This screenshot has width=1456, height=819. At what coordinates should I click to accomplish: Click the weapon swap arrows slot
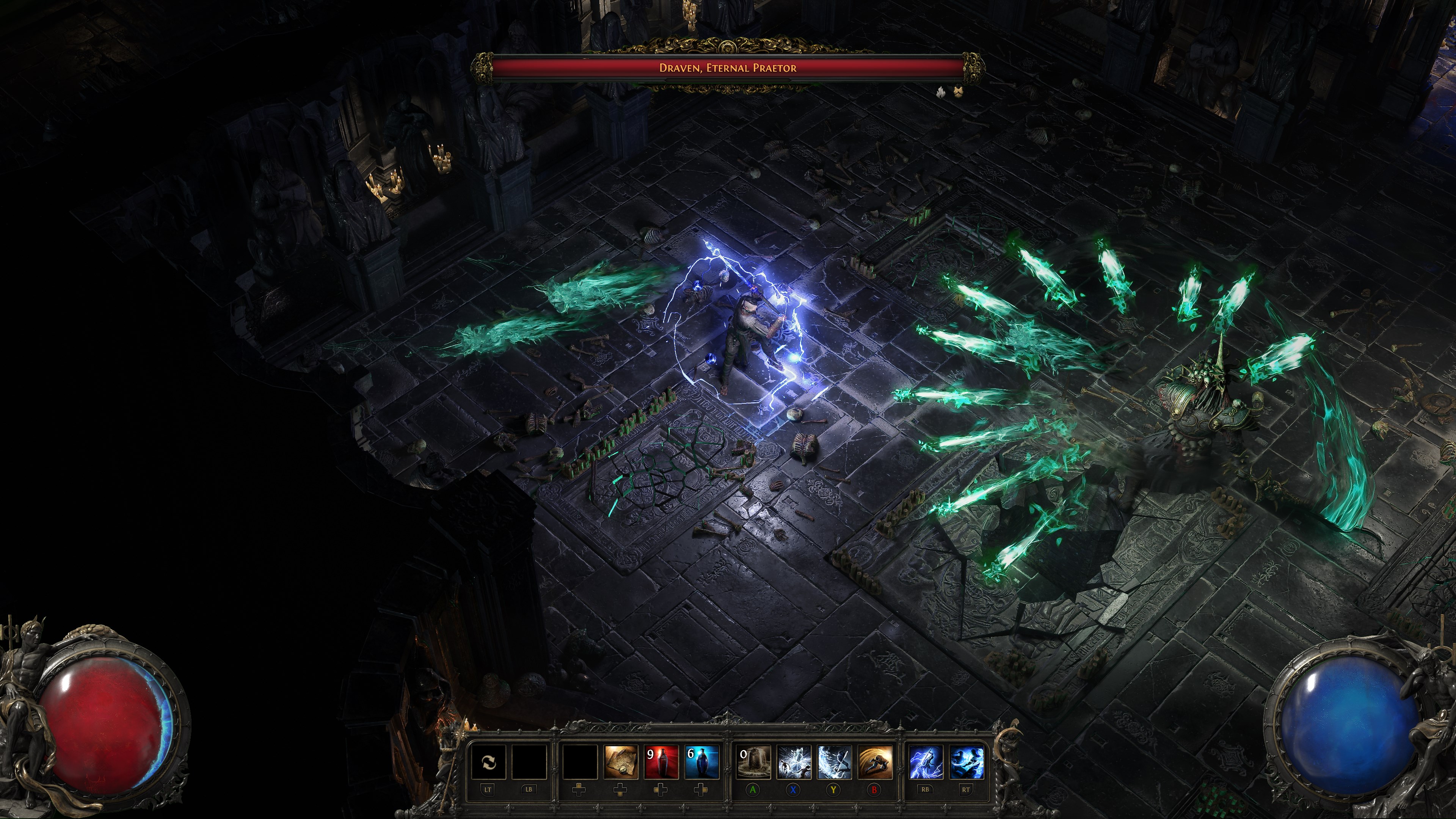tap(489, 762)
